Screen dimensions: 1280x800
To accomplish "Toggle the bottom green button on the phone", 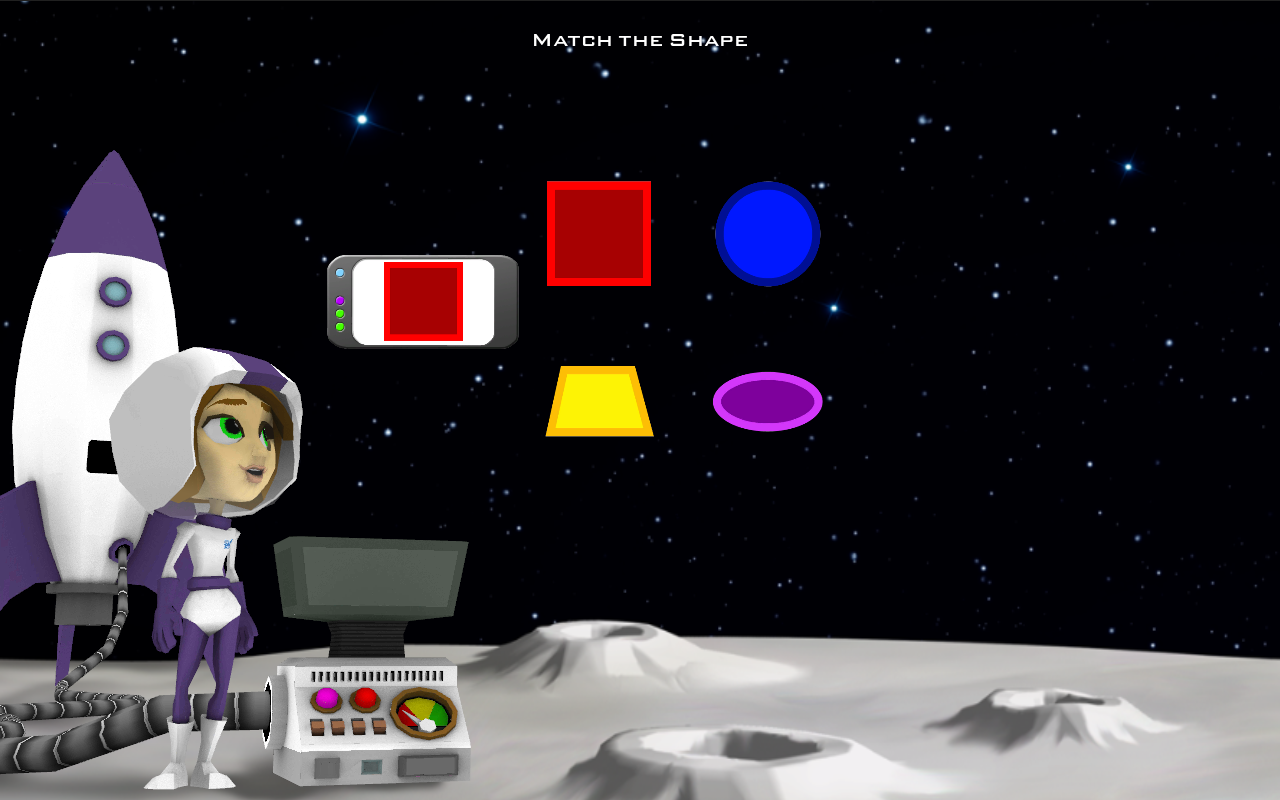I will (x=340, y=327).
